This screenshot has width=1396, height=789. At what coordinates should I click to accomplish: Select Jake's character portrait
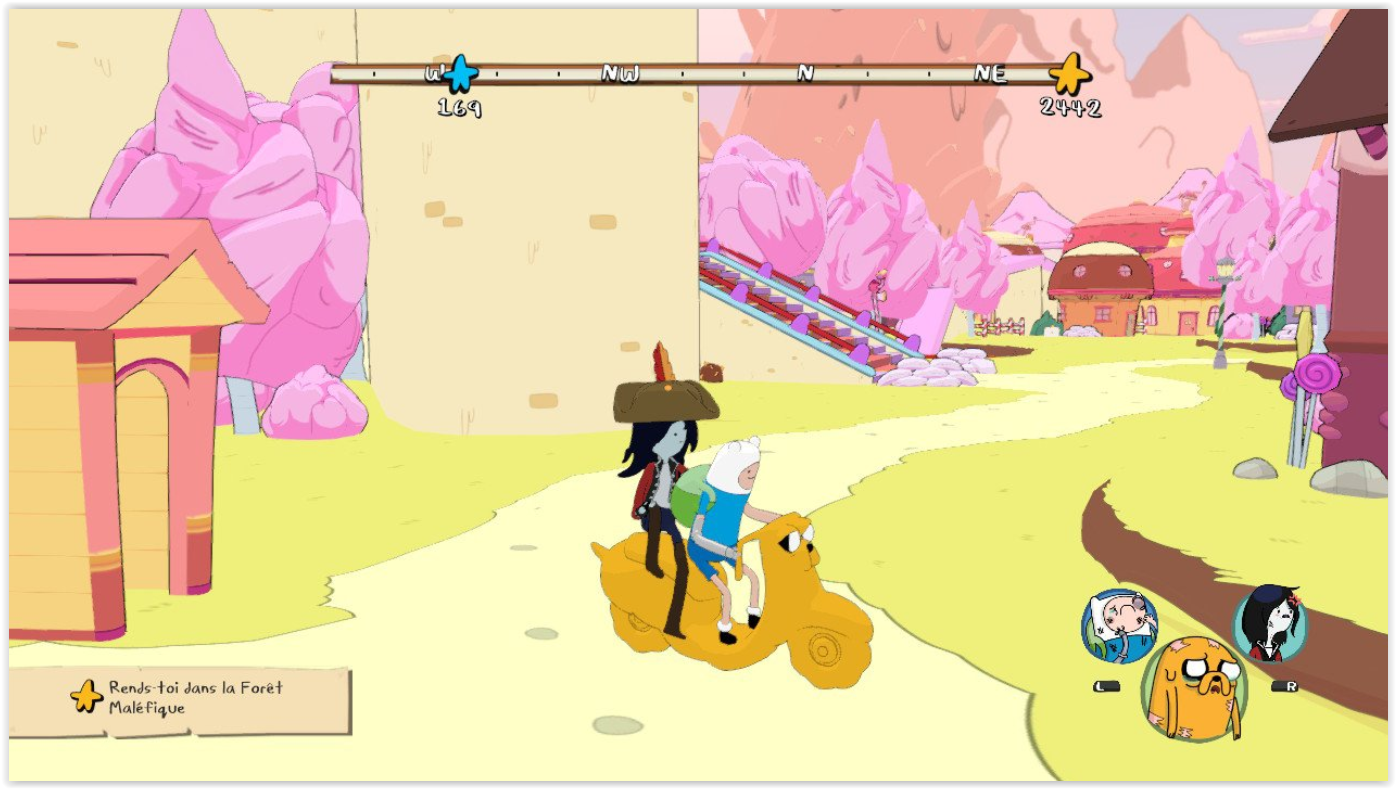click(1195, 687)
